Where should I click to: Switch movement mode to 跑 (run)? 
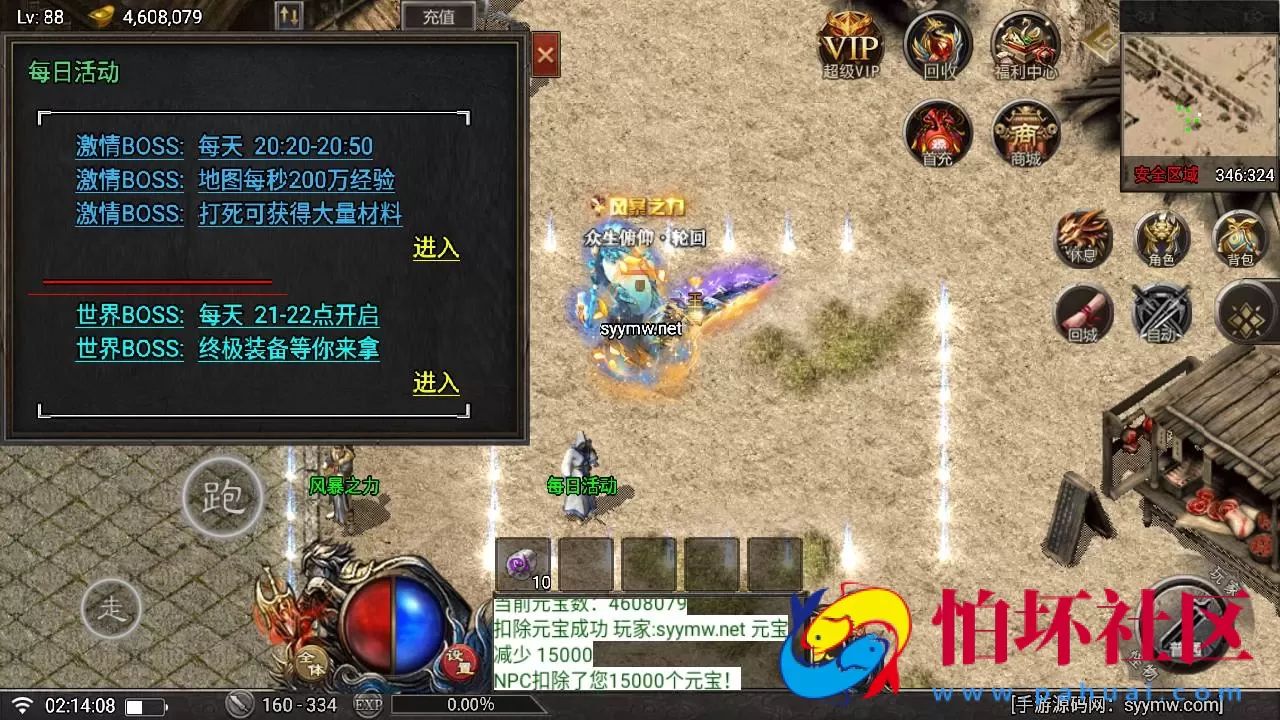(222, 495)
